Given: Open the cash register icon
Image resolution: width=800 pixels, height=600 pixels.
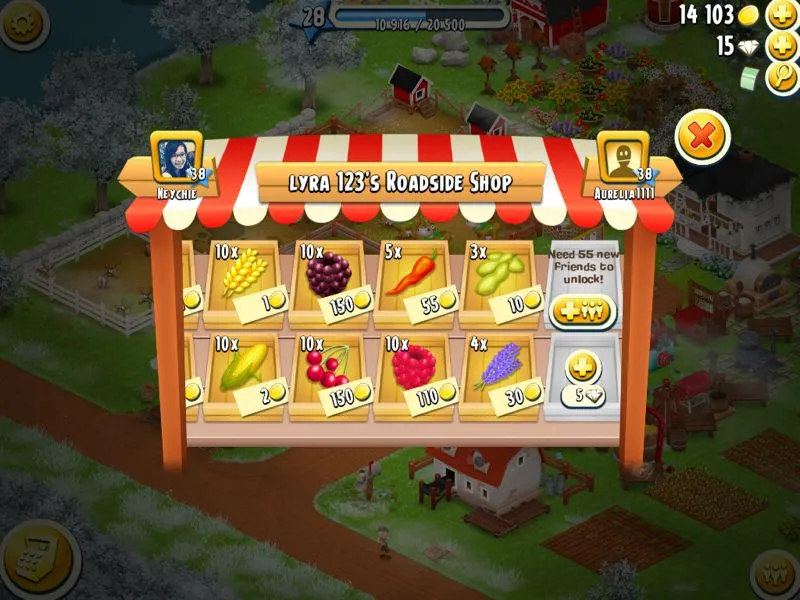Looking at the screenshot, I should 40,558.
